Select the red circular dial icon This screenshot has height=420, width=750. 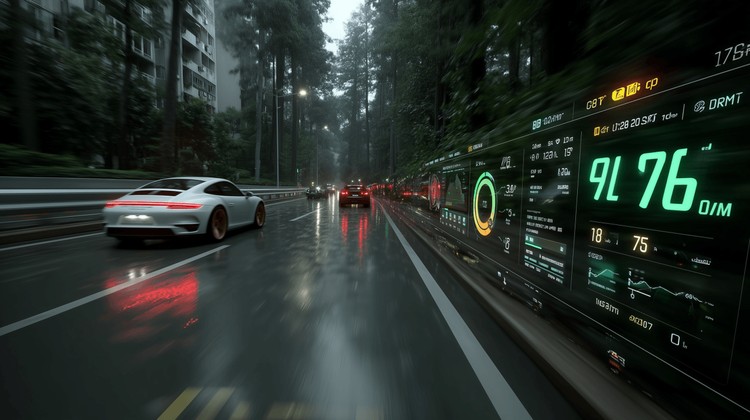[435, 188]
